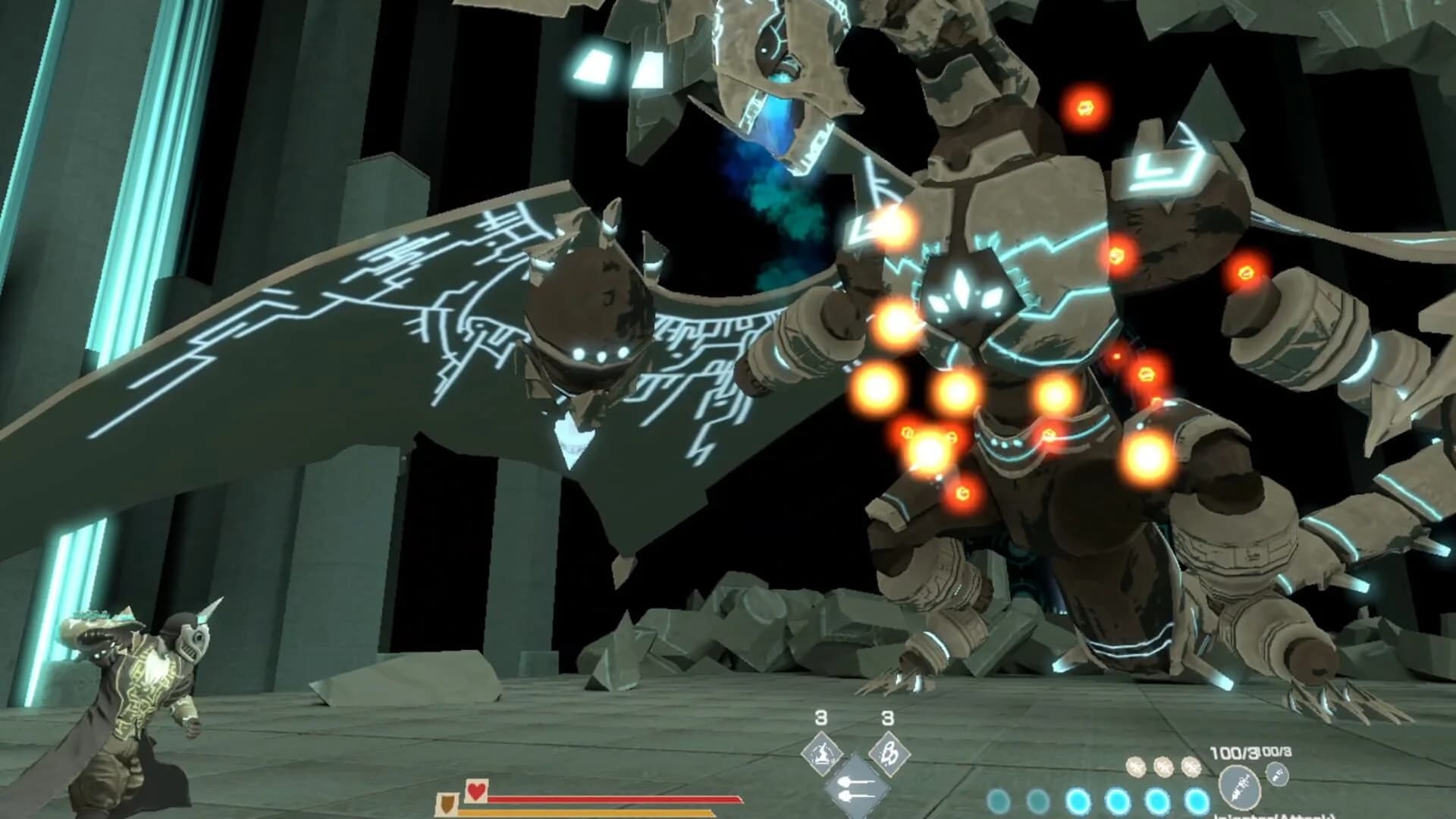
Task: Select the left diamond ability with counter 3
Action: click(824, 755)
